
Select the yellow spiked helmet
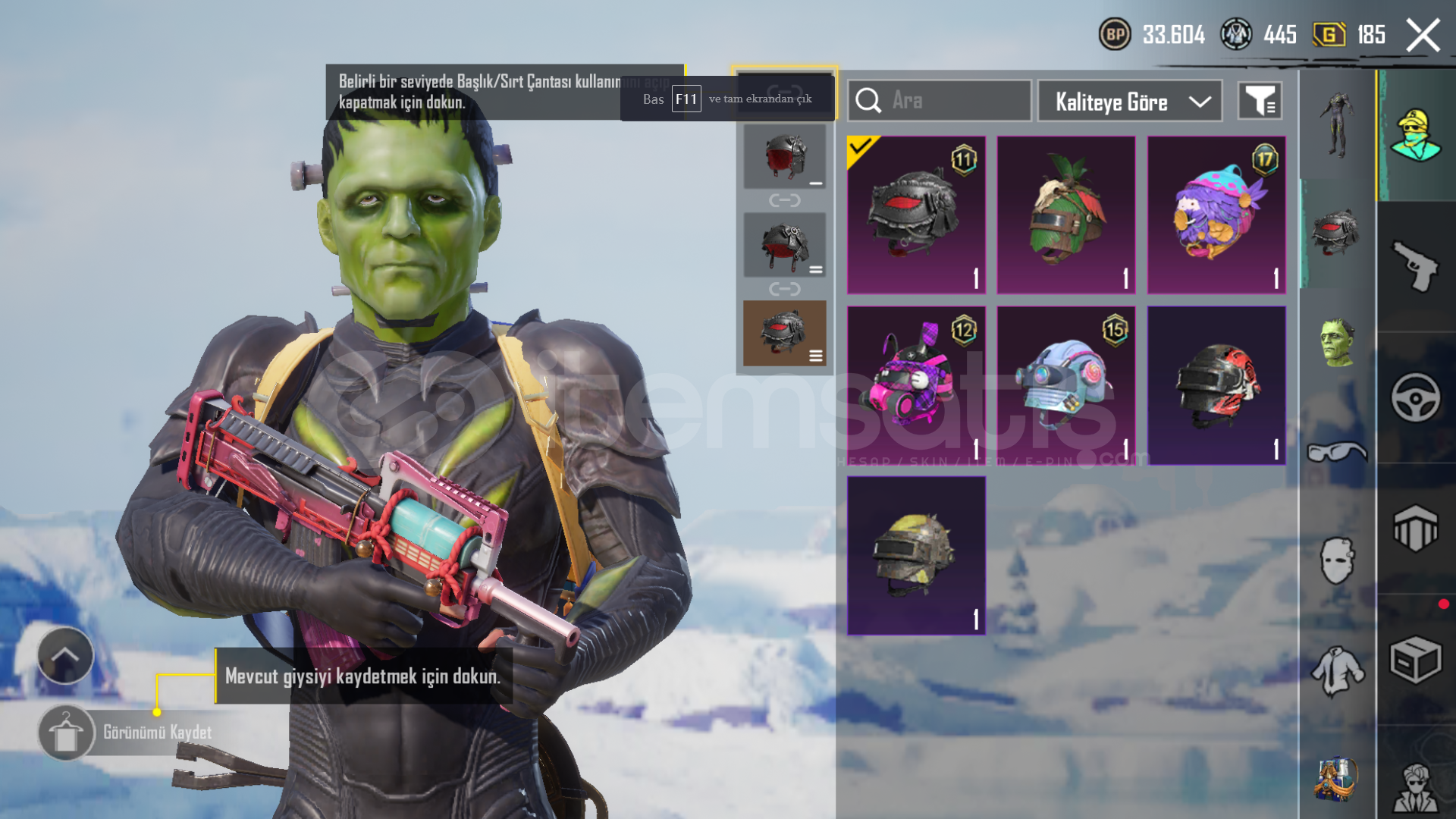(x=916, y=556)
